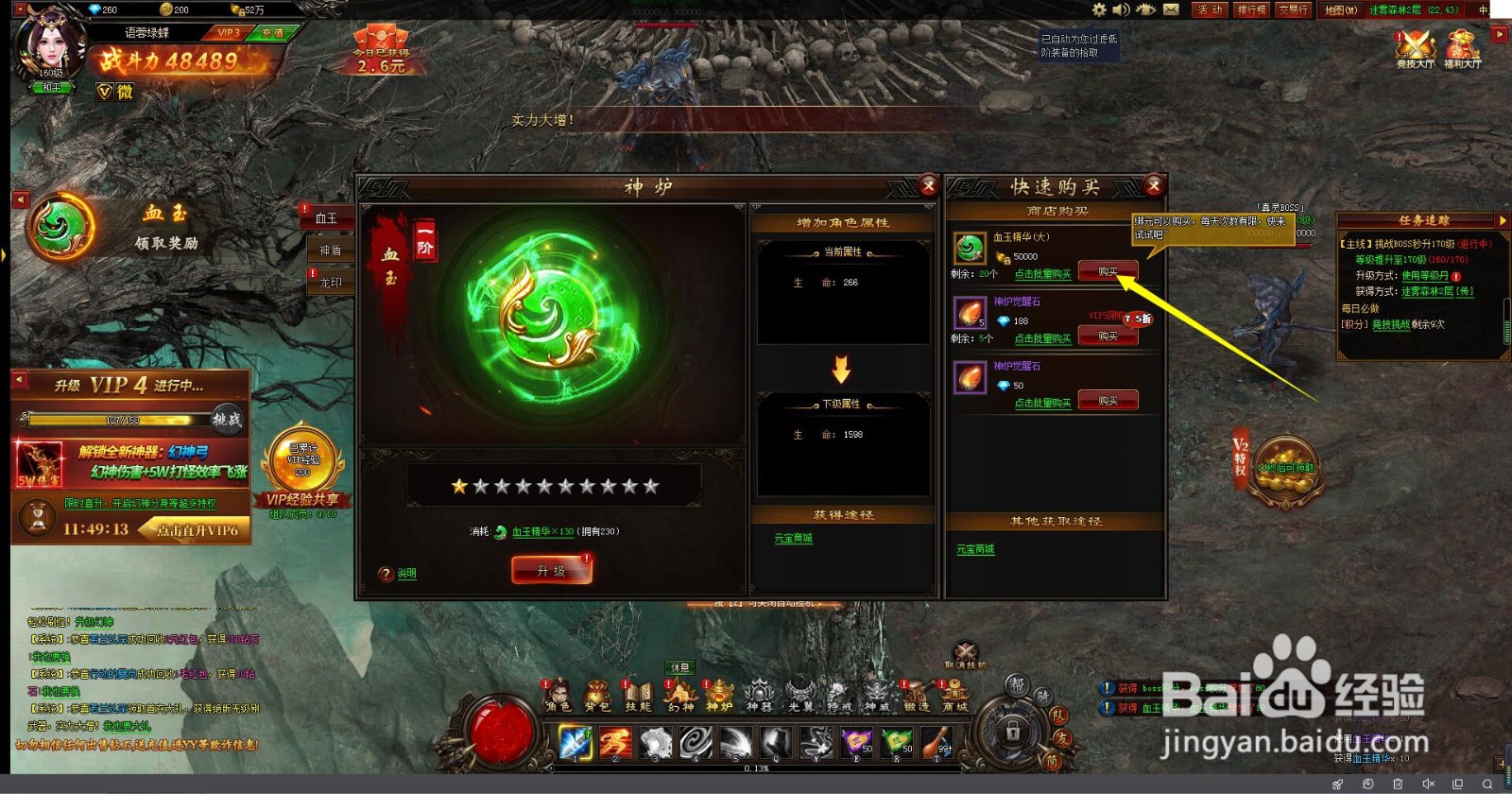Viewport: 1512px width, 794px height.
Task: Open the 活动 events button
Action: (1210, 9)
